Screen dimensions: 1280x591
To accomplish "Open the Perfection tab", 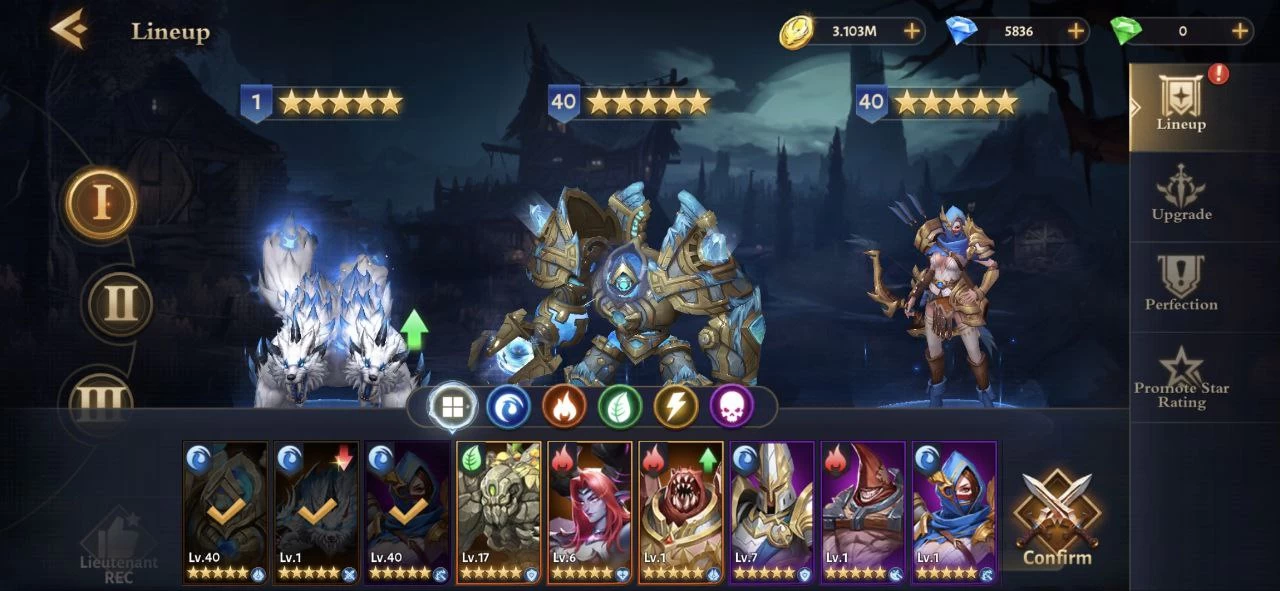I will click(x=1181, y=284).
